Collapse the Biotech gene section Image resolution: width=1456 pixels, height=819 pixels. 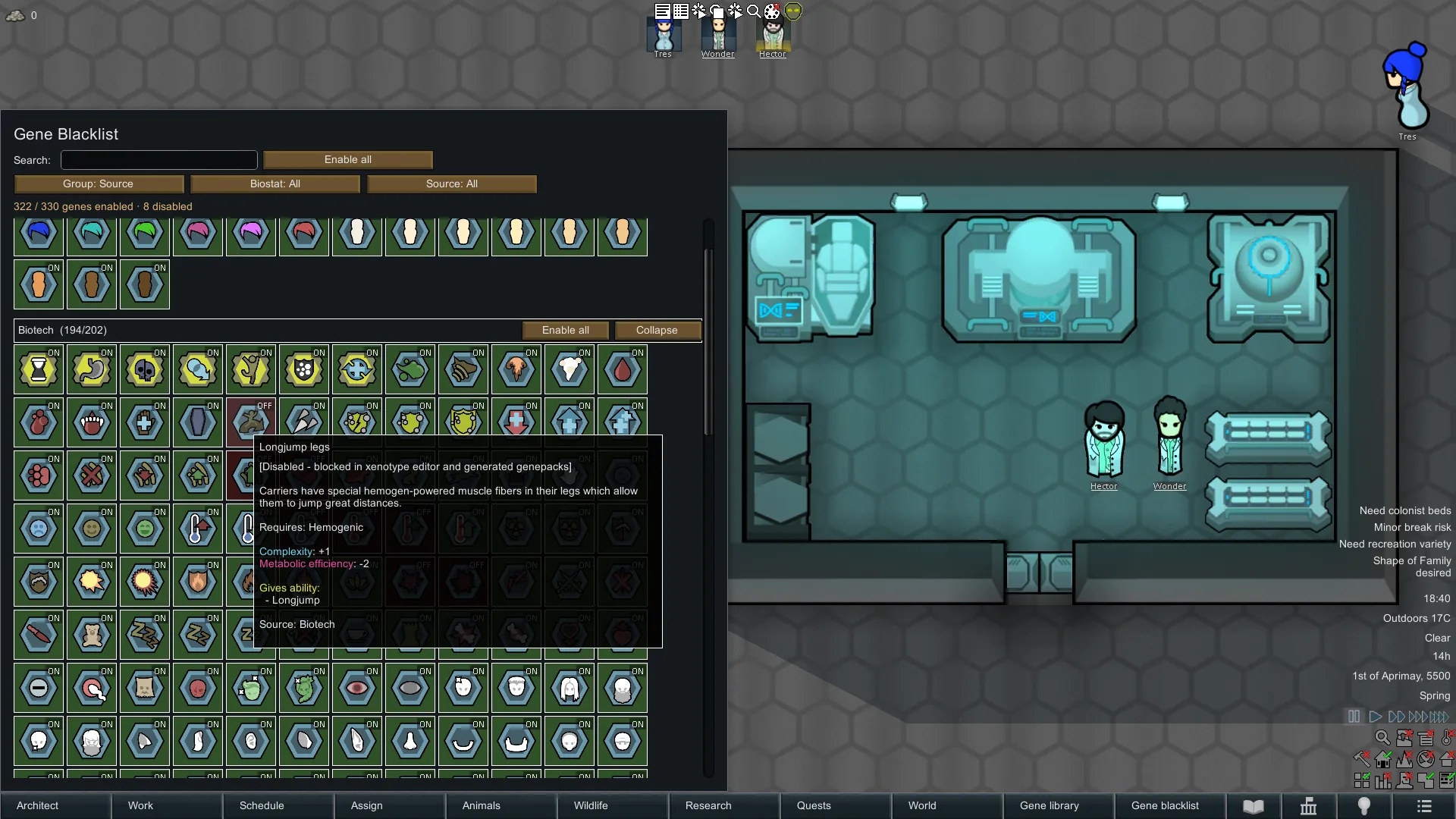(657, 330)
